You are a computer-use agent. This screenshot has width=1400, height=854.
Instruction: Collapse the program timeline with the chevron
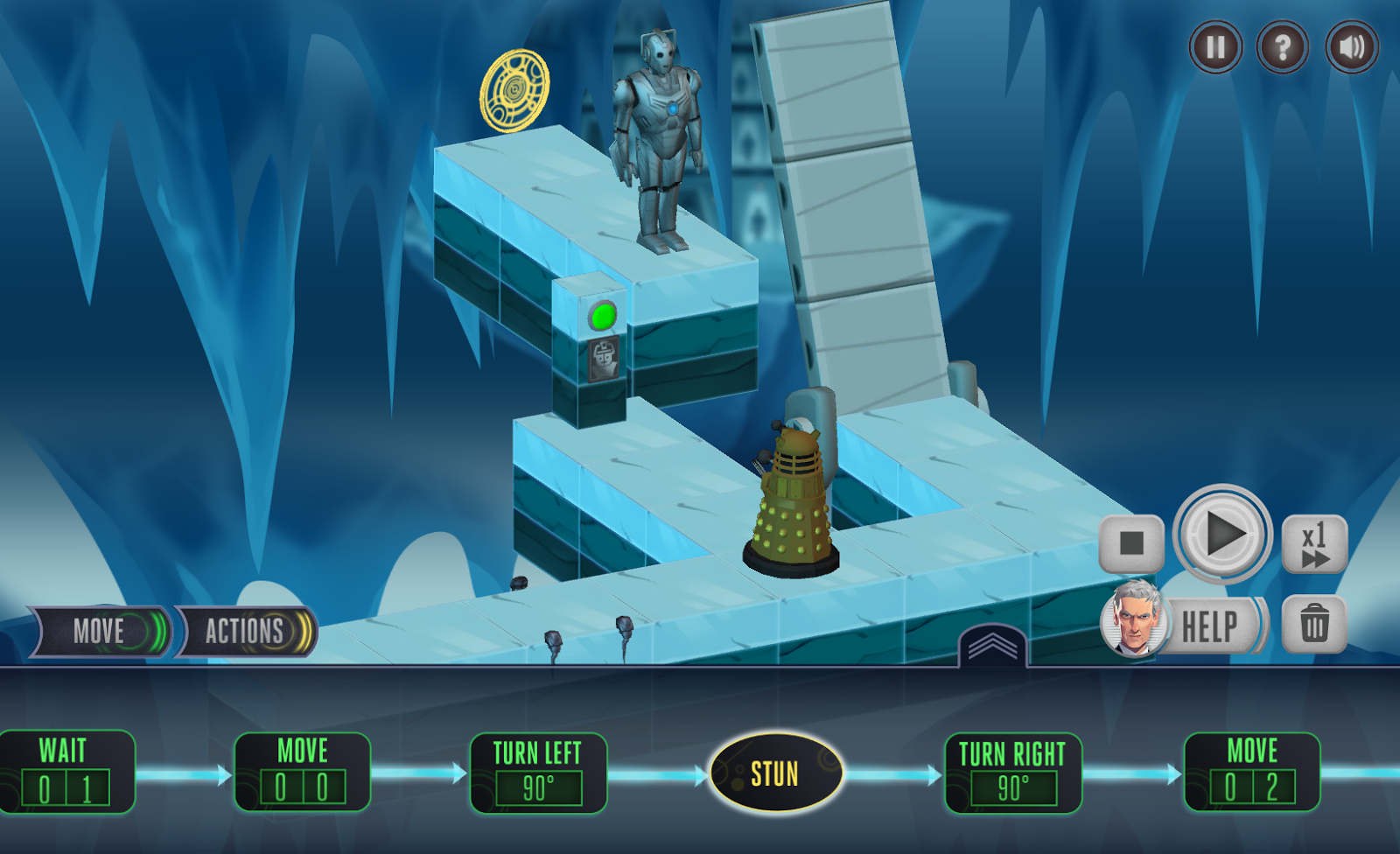pos(994,647)
